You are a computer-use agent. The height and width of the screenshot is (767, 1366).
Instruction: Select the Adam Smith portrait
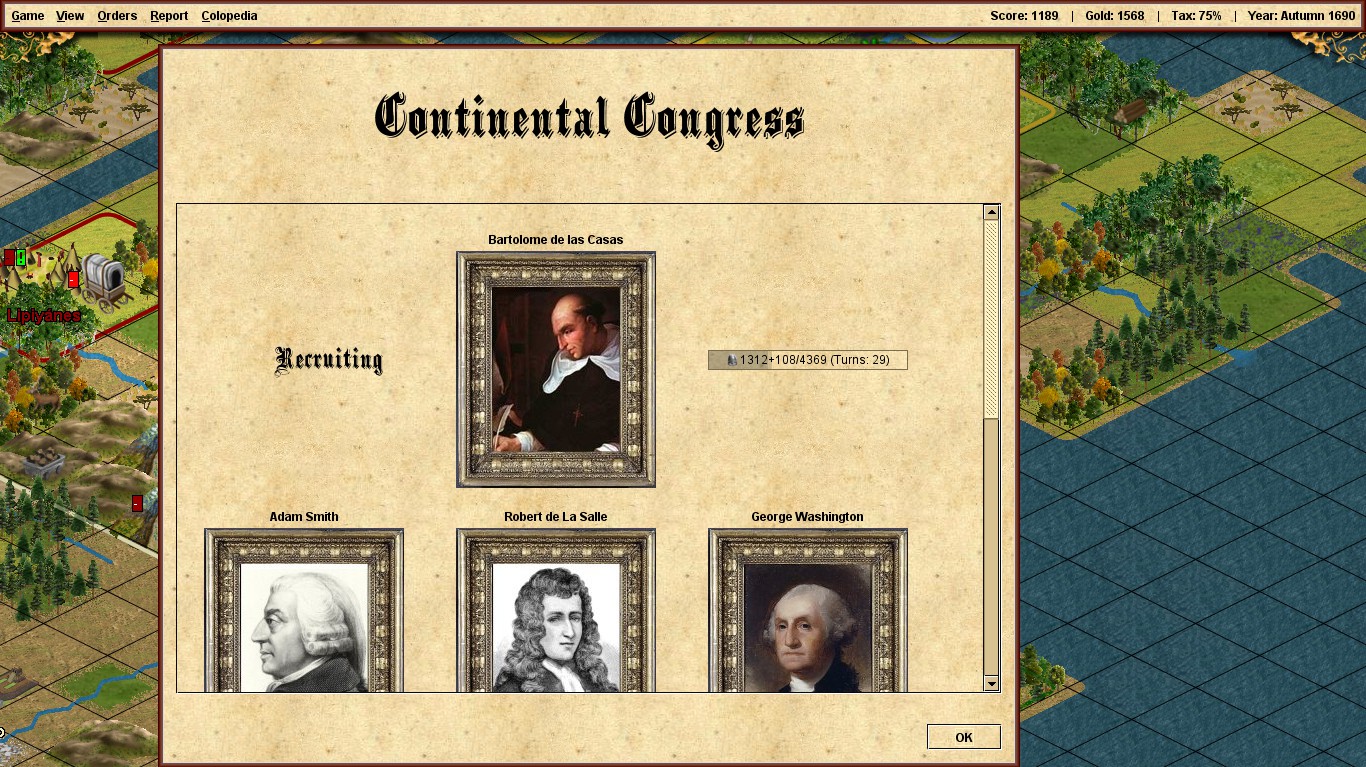304,610
